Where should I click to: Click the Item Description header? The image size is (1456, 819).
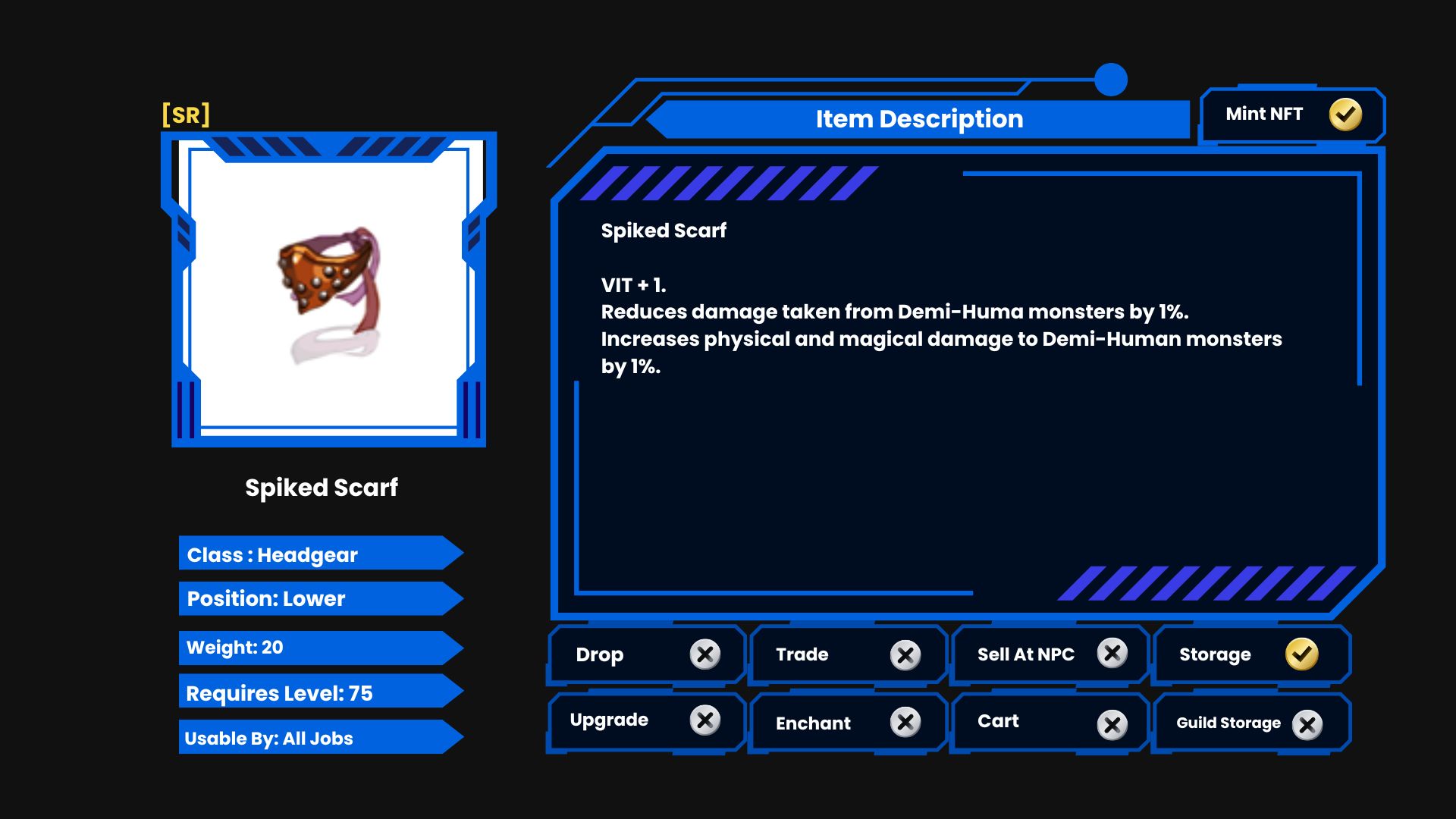(919, 119)
